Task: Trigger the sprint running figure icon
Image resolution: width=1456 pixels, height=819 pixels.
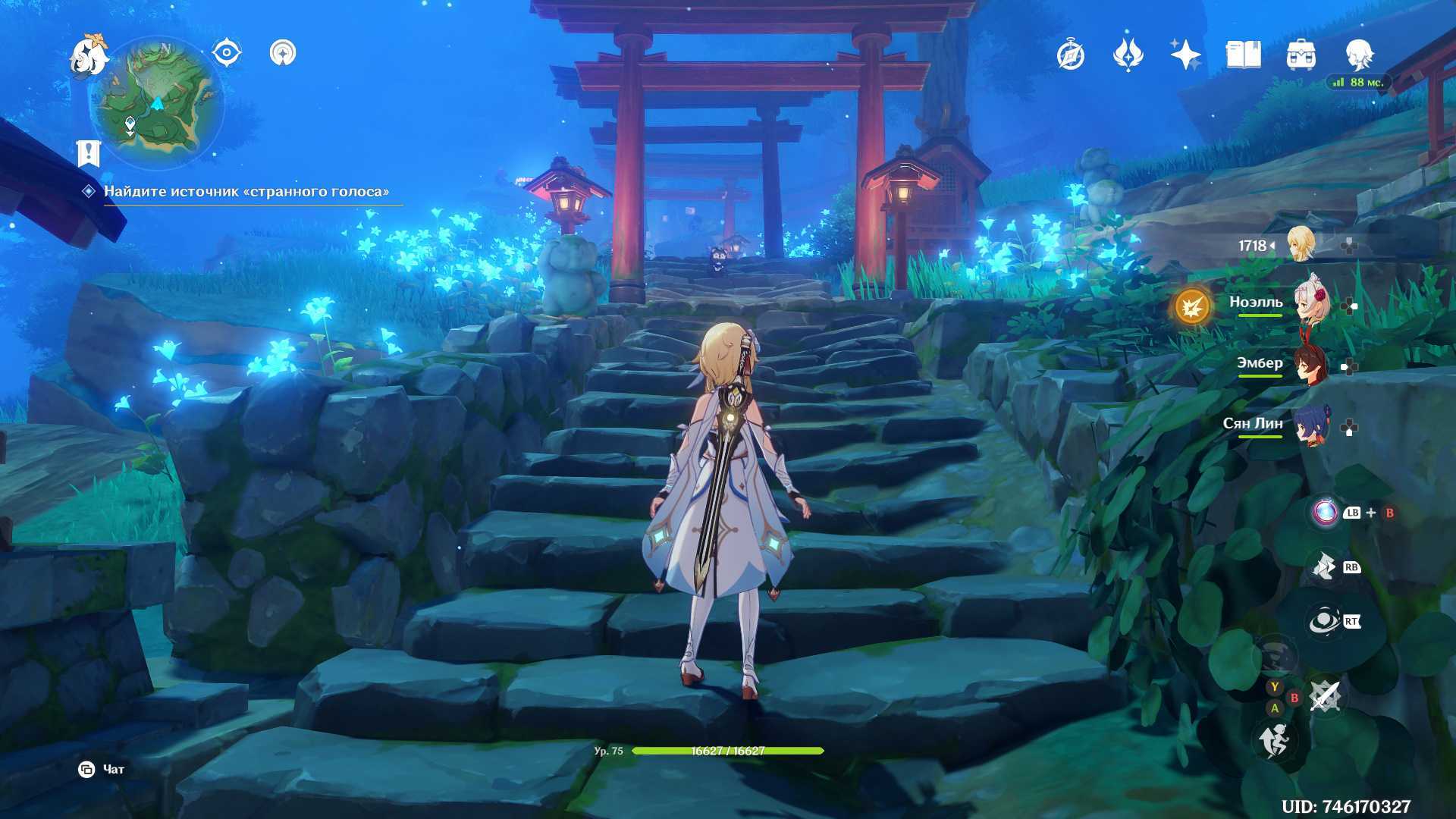Action: 1274,740
